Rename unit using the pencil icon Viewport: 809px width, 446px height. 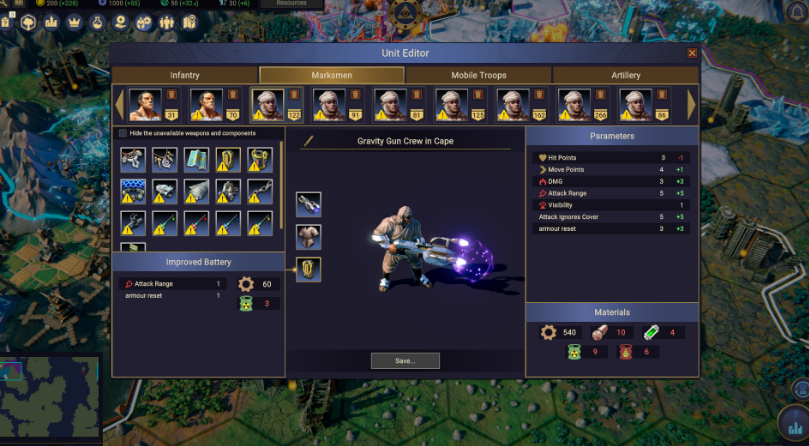[310, 141]
